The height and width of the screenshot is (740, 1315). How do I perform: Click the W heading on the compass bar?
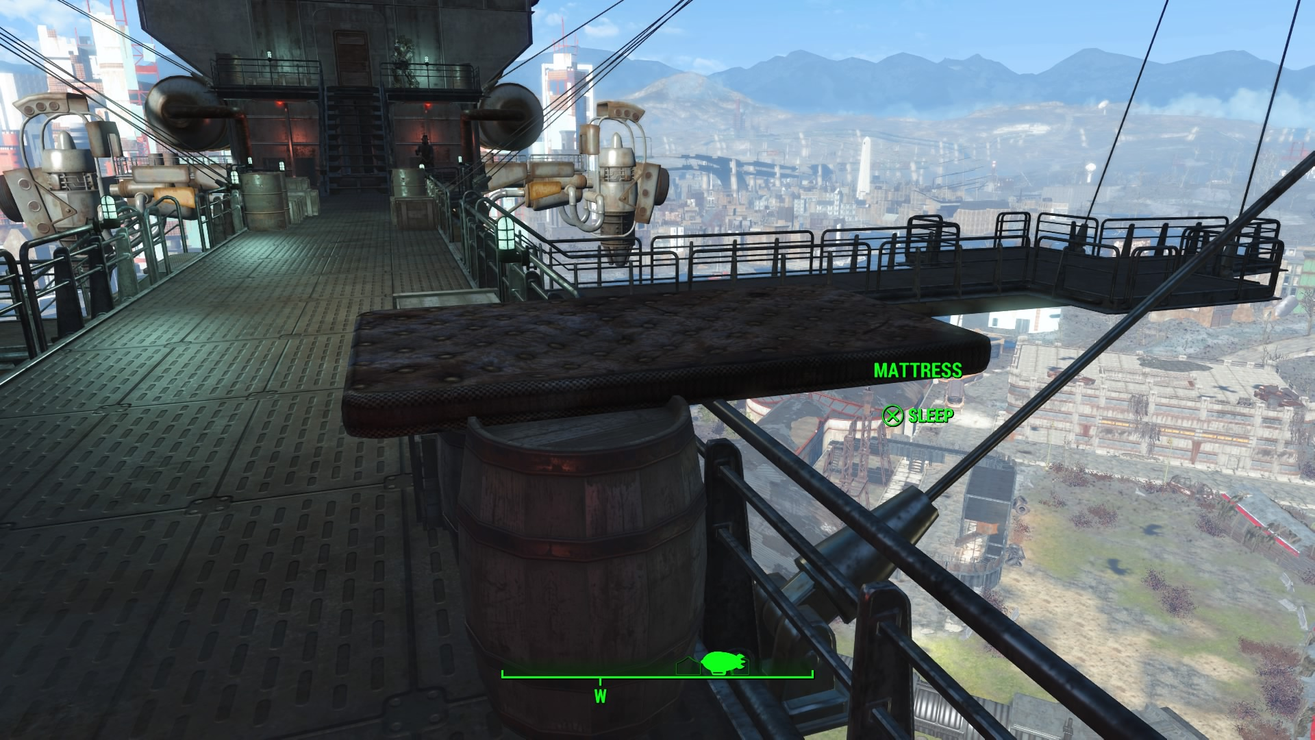coord(600,696)
